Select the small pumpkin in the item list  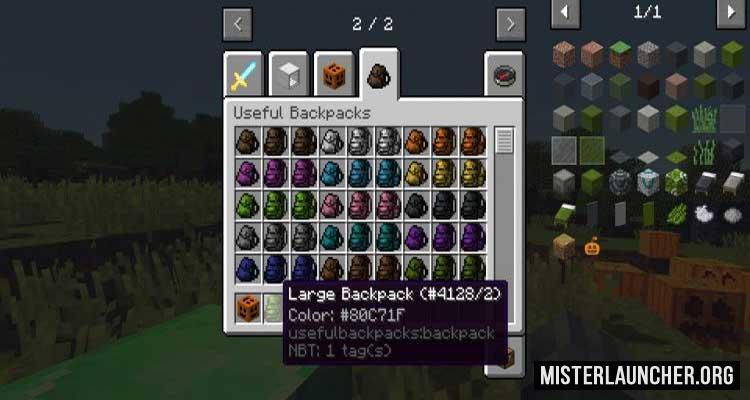(592, 245)
